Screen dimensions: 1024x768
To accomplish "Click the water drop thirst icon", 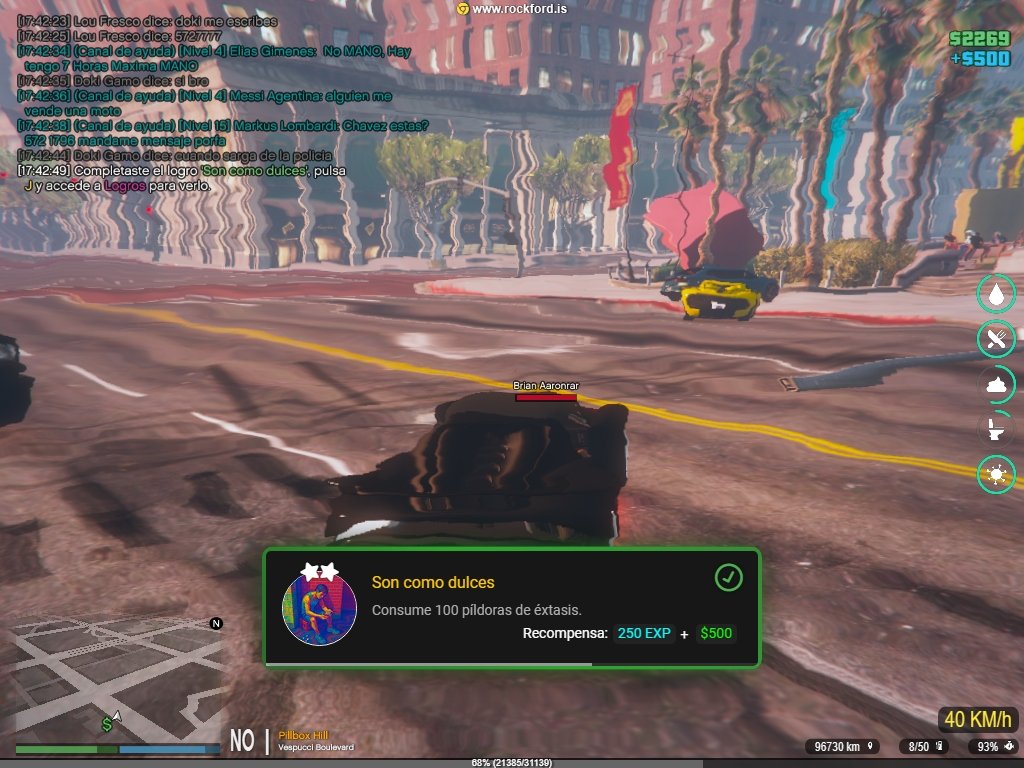I will pos(996,294).
